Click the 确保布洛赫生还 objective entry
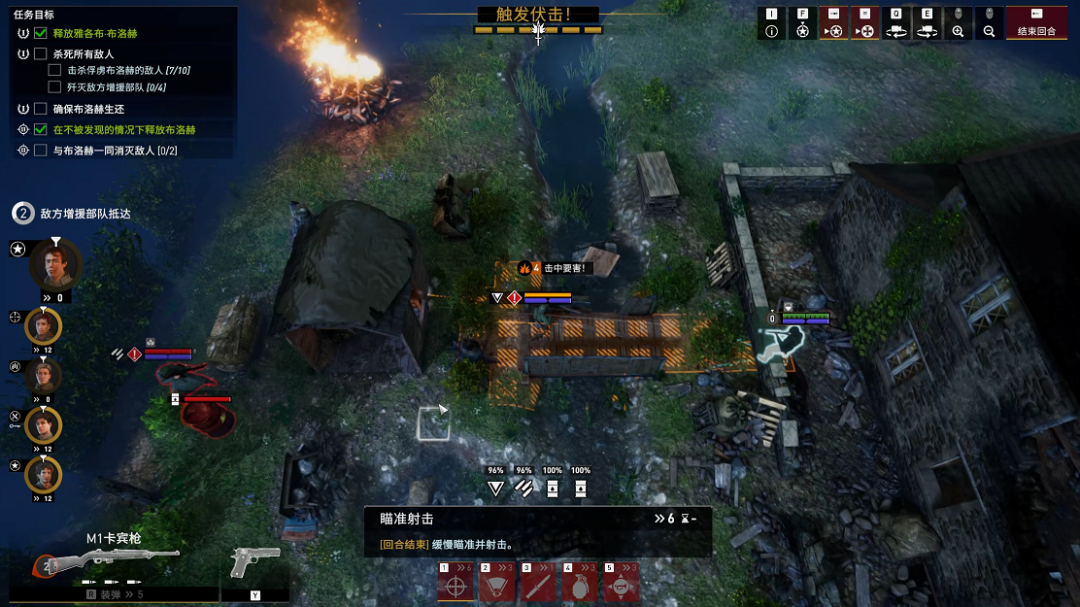 tap(88, 109)
